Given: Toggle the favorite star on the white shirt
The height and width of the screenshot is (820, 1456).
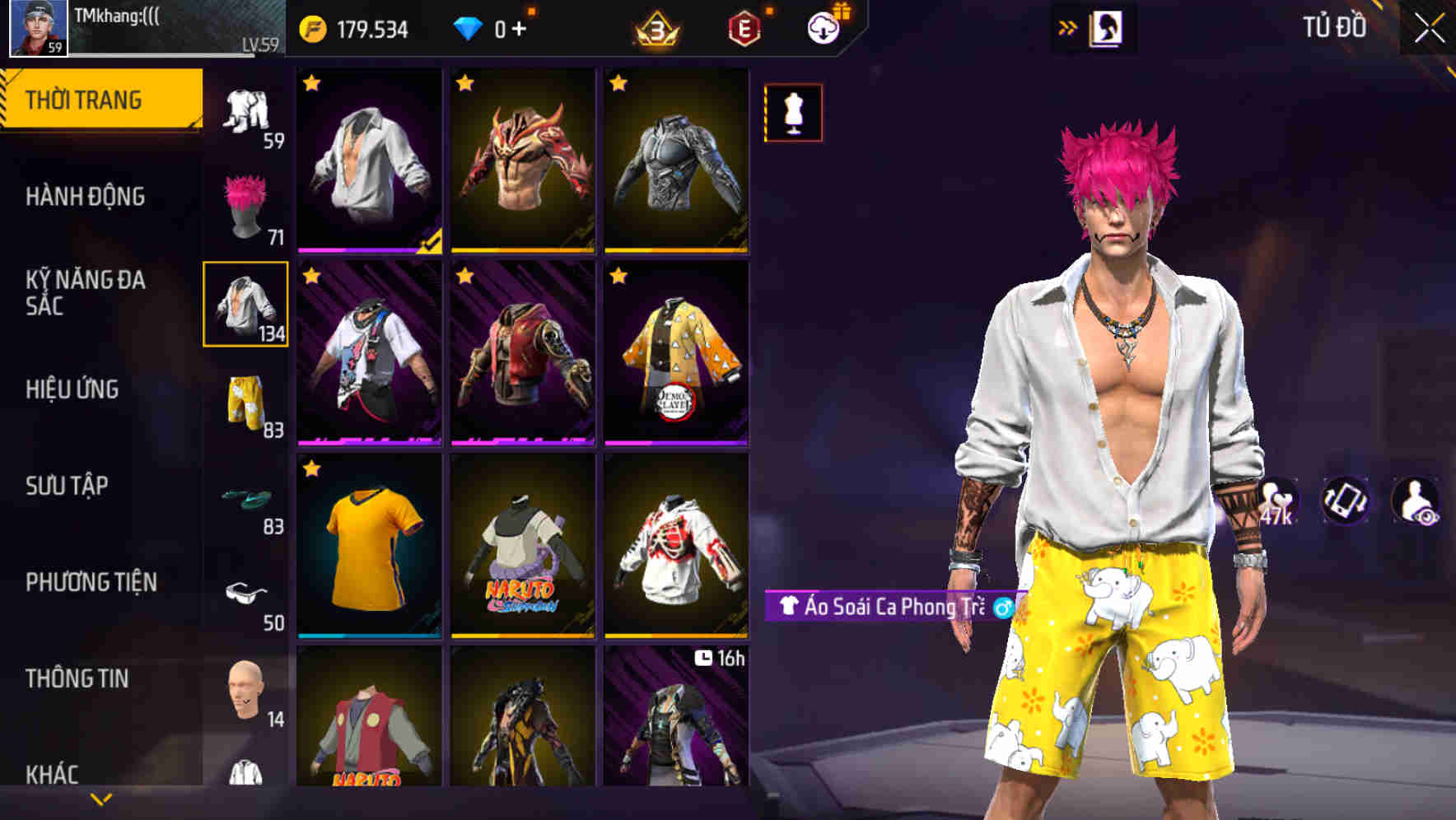Looking at the screenshot, I should [313, 82].
